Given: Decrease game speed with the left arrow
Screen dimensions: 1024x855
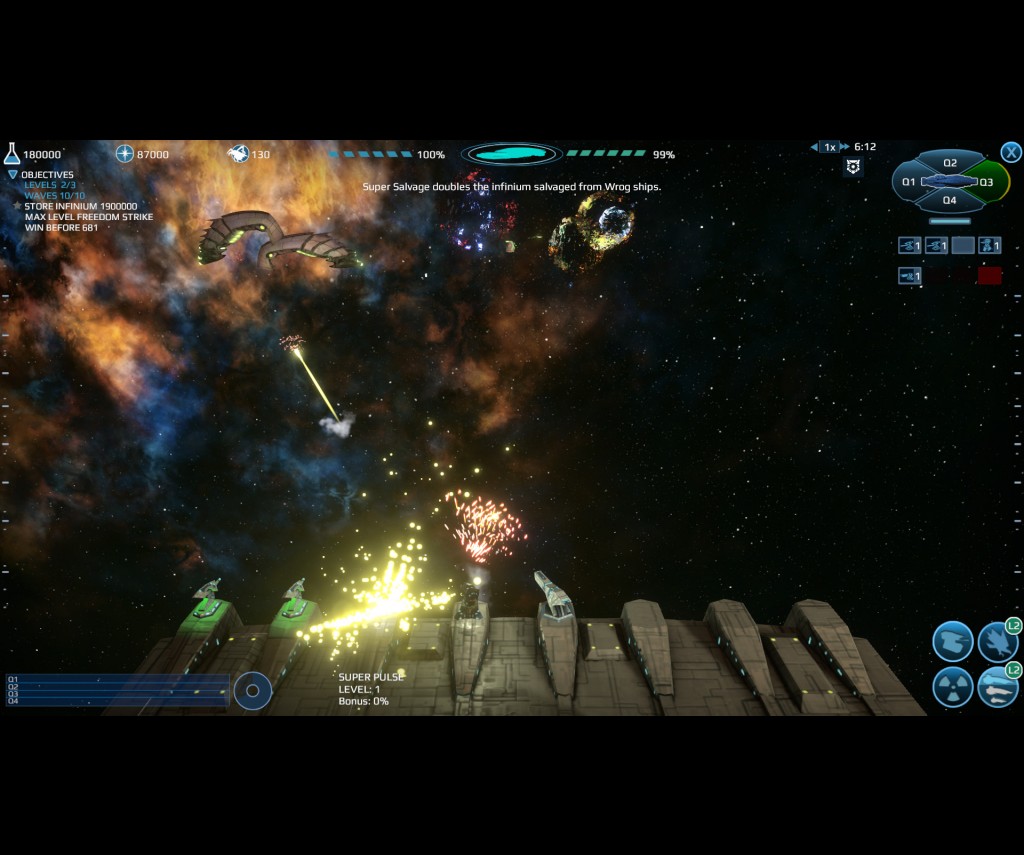Looking at the screenshot, I should (x=814, y=147).
